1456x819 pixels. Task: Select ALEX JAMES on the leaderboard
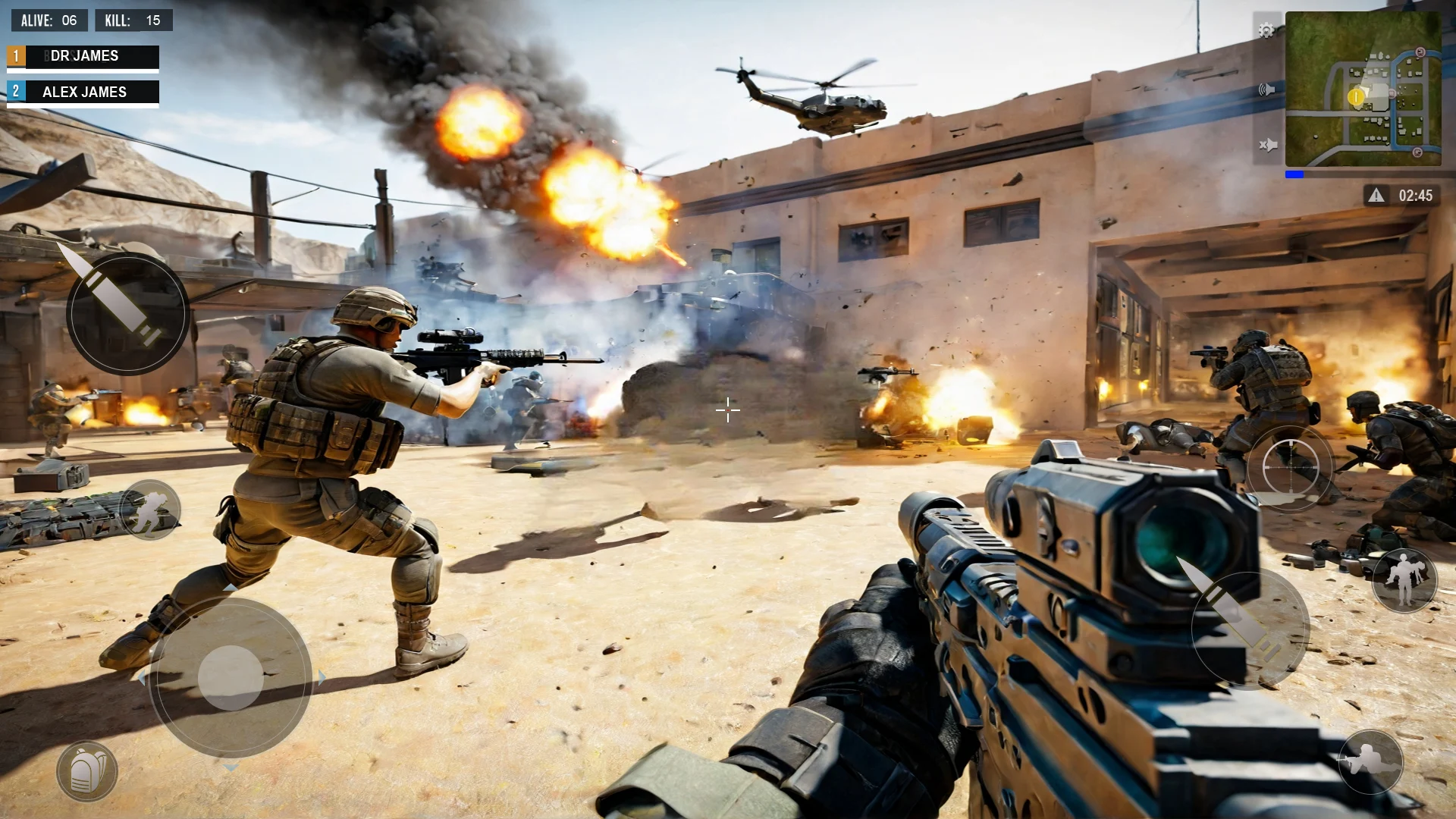83,92
